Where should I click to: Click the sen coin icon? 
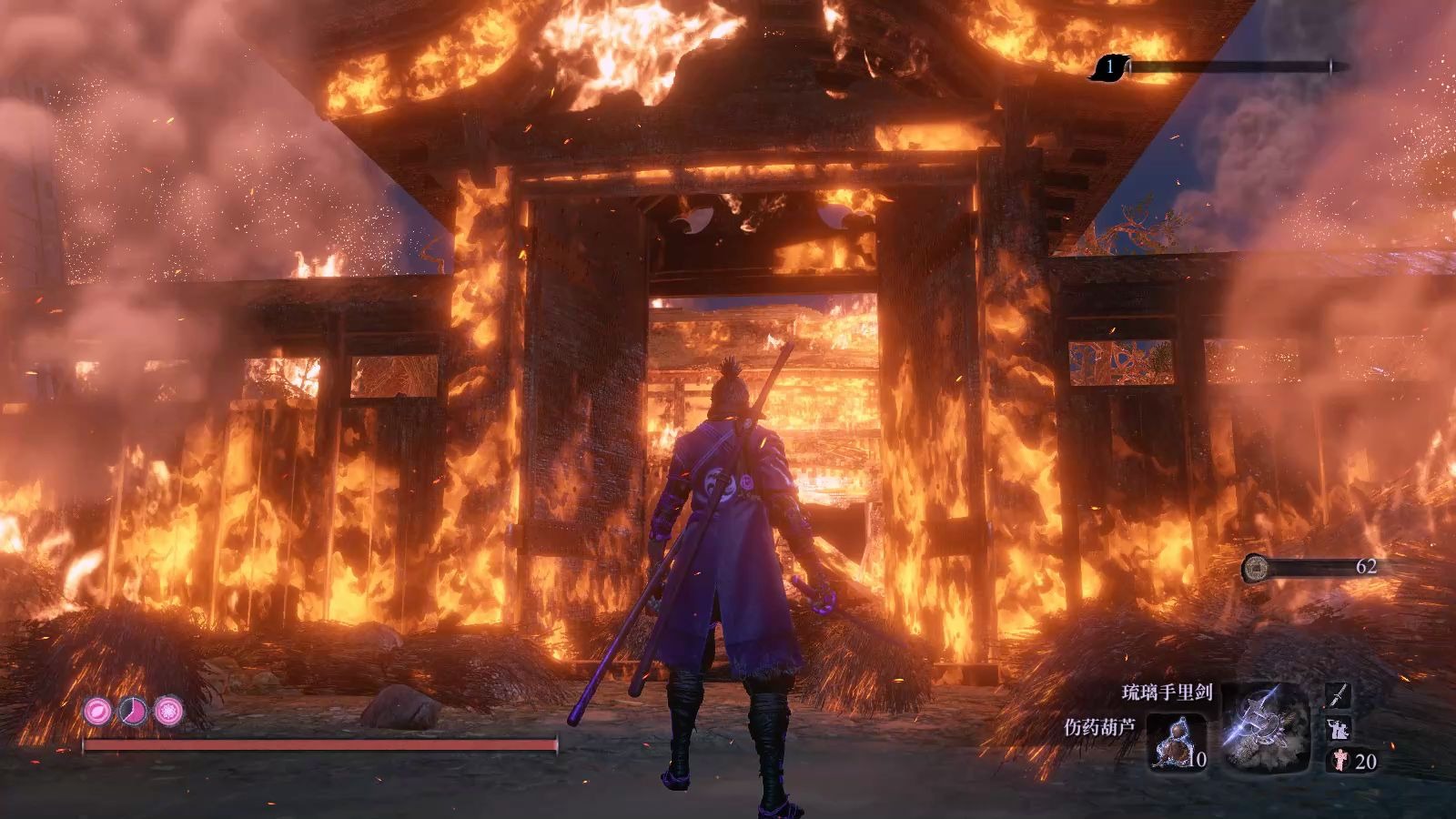tap(1255, 567)
